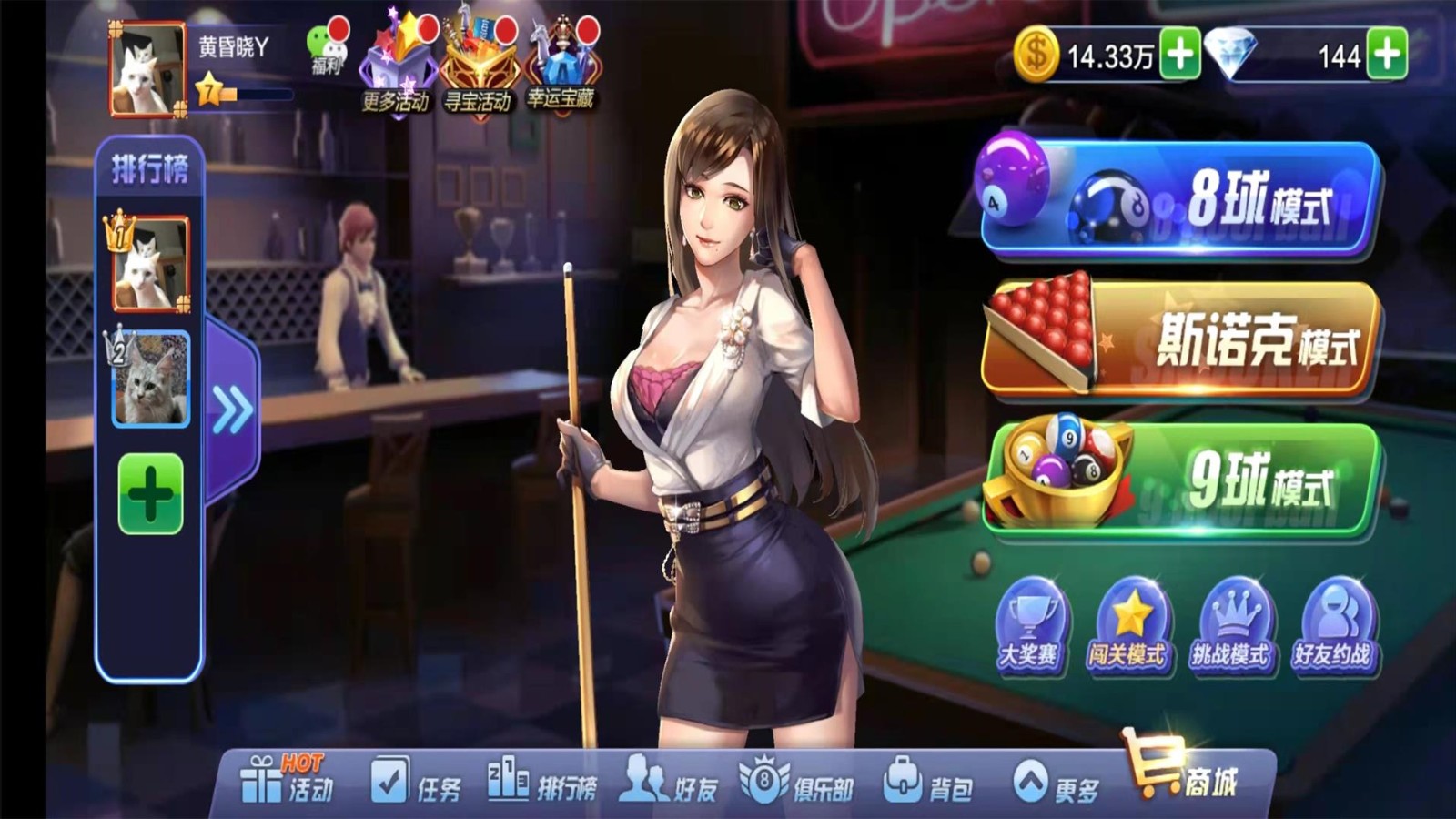Open the 俱乐部 club page
The height and width of the screenshot is (819, 1456).
point(797,783)
